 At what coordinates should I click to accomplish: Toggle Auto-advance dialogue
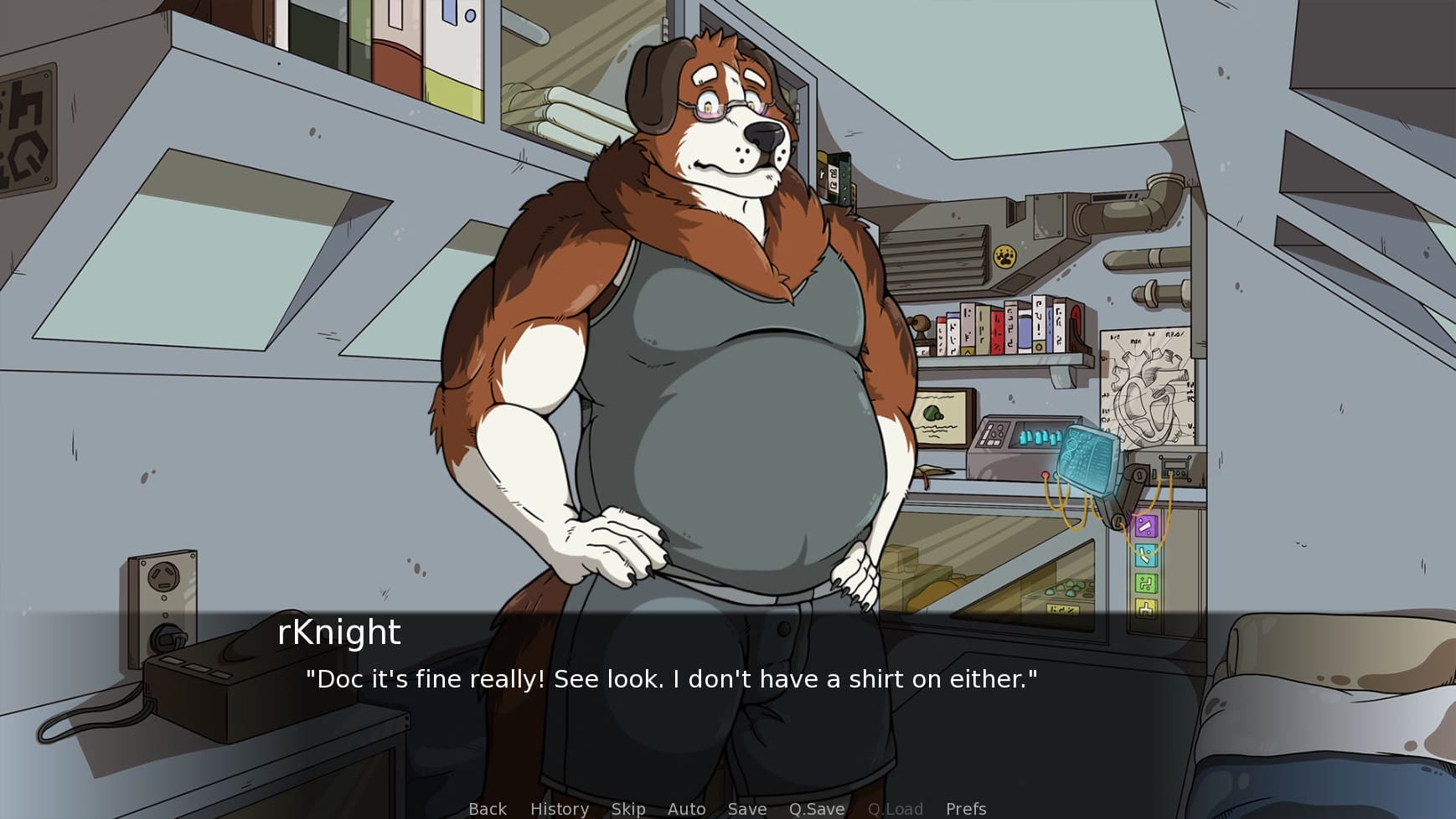pyautogui.click(x=686, y=808)
